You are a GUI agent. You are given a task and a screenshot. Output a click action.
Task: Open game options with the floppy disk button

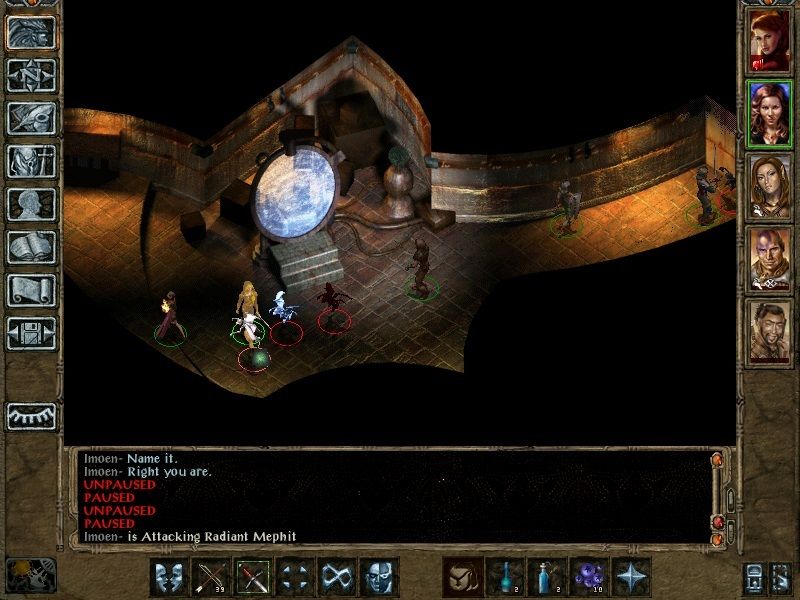31,333
